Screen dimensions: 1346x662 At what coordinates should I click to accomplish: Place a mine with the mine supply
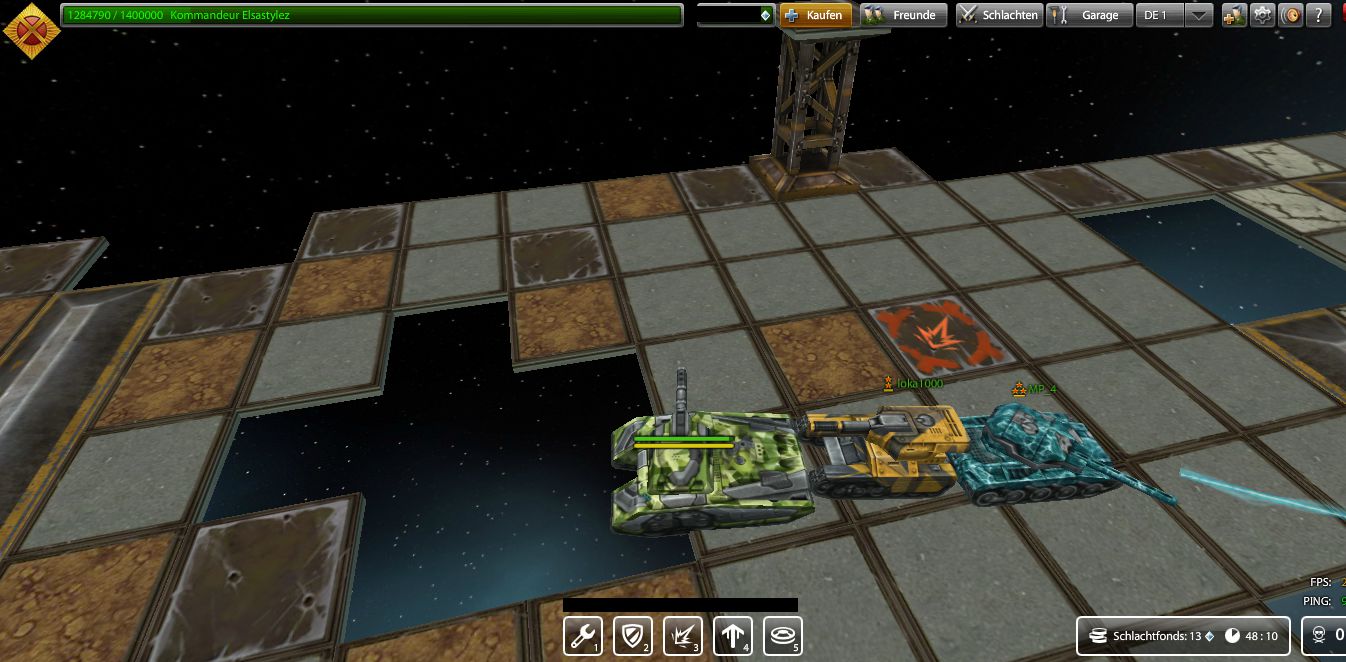pos(783,635)
